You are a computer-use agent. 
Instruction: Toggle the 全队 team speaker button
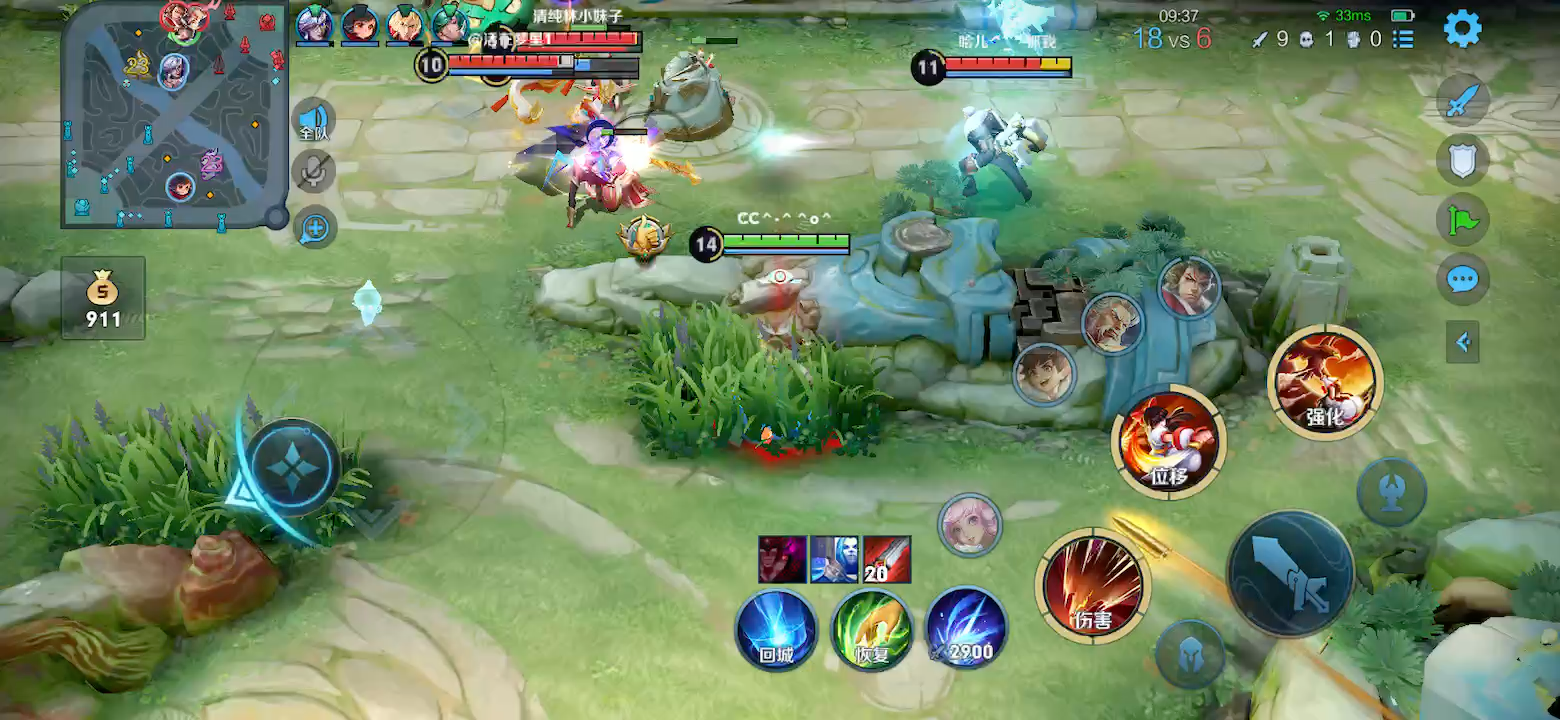pyautogui.click(x=315, y=120)
